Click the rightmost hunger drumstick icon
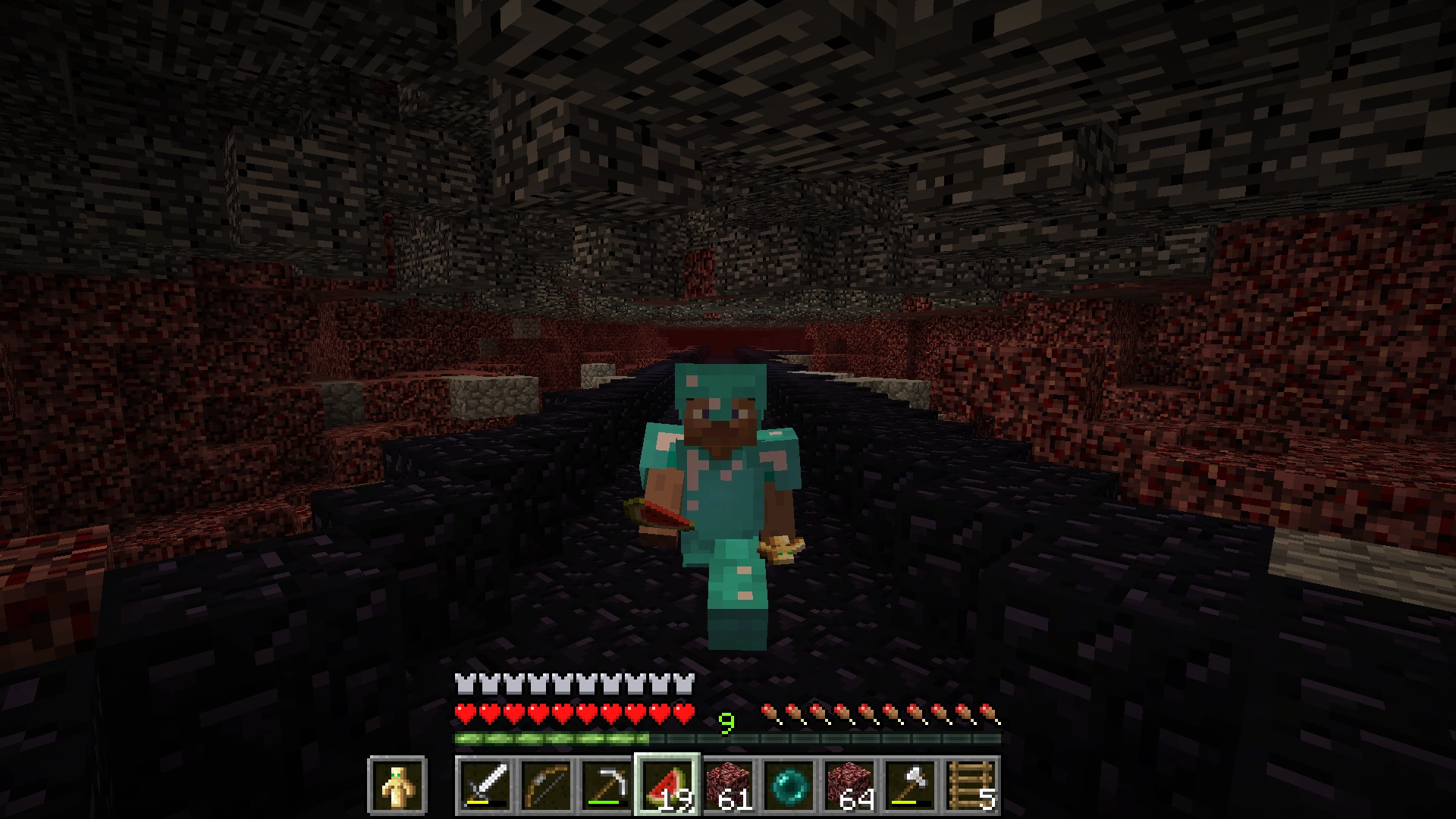Viewport: 1456px width, 819px height. pyautogui.click(x=990, y=711)
